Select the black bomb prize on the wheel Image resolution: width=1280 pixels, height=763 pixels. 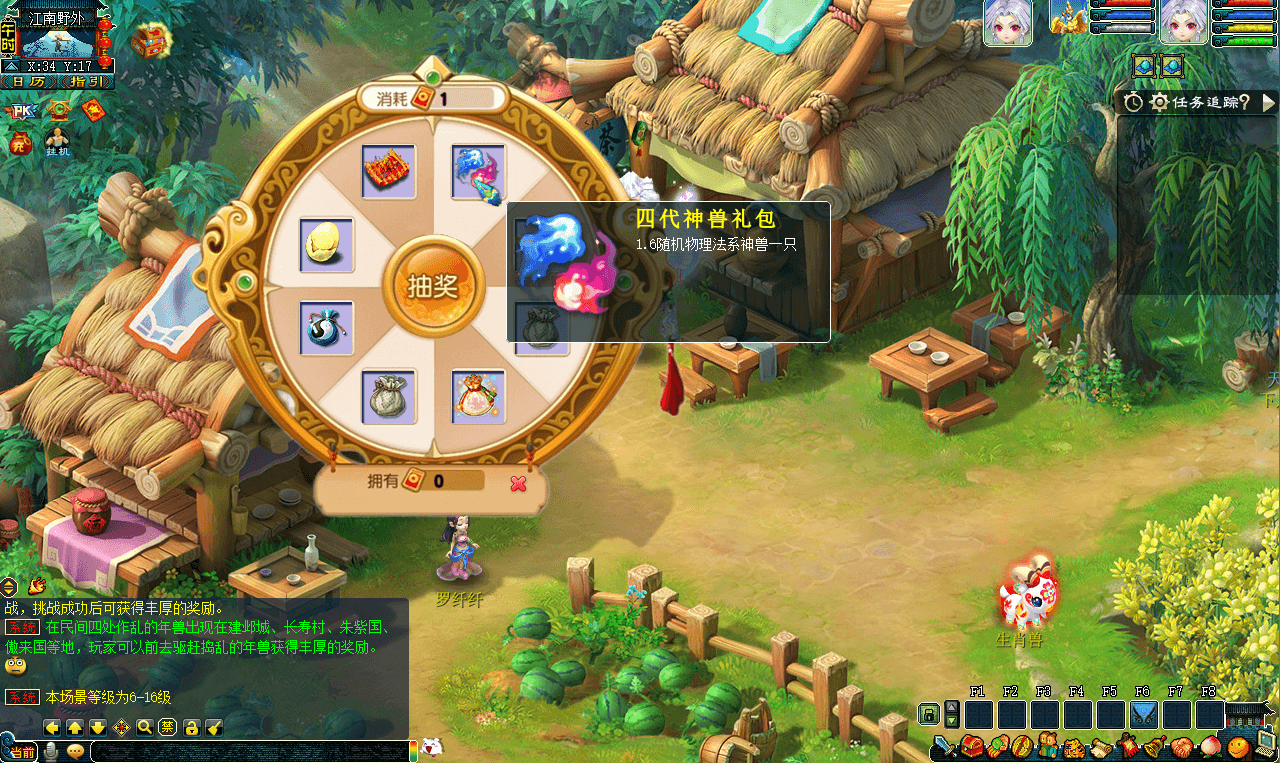coord(326,328)
